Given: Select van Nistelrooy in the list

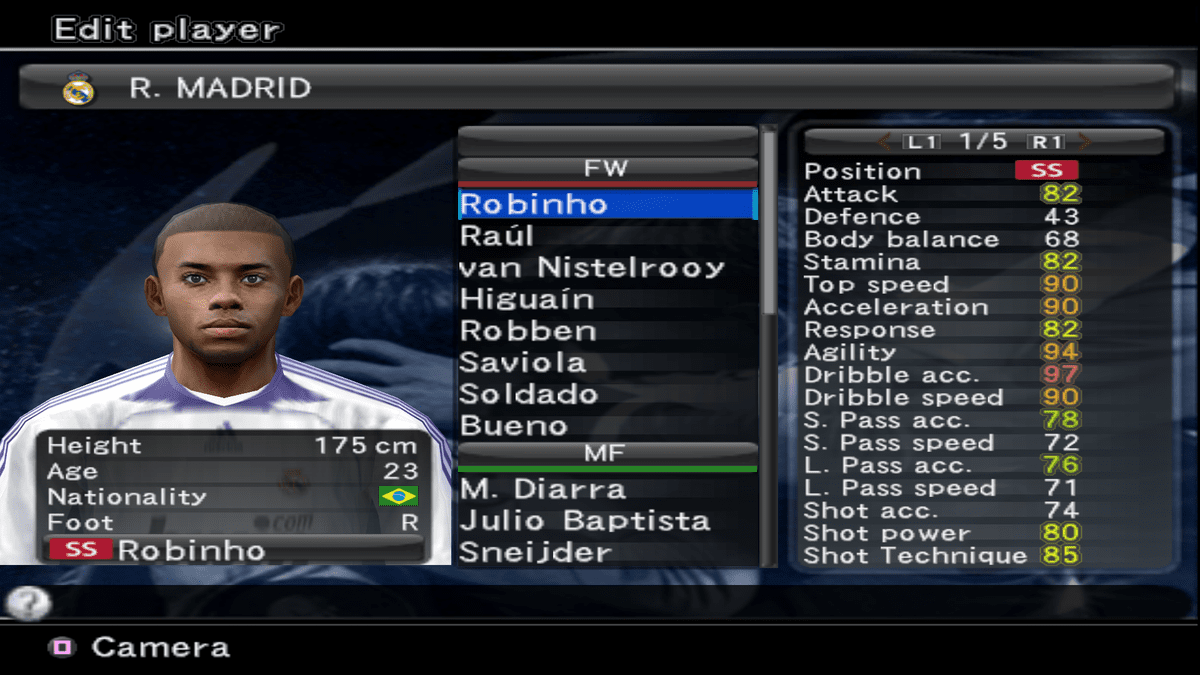Looking at the screenshot, I should tap(592, 268).
